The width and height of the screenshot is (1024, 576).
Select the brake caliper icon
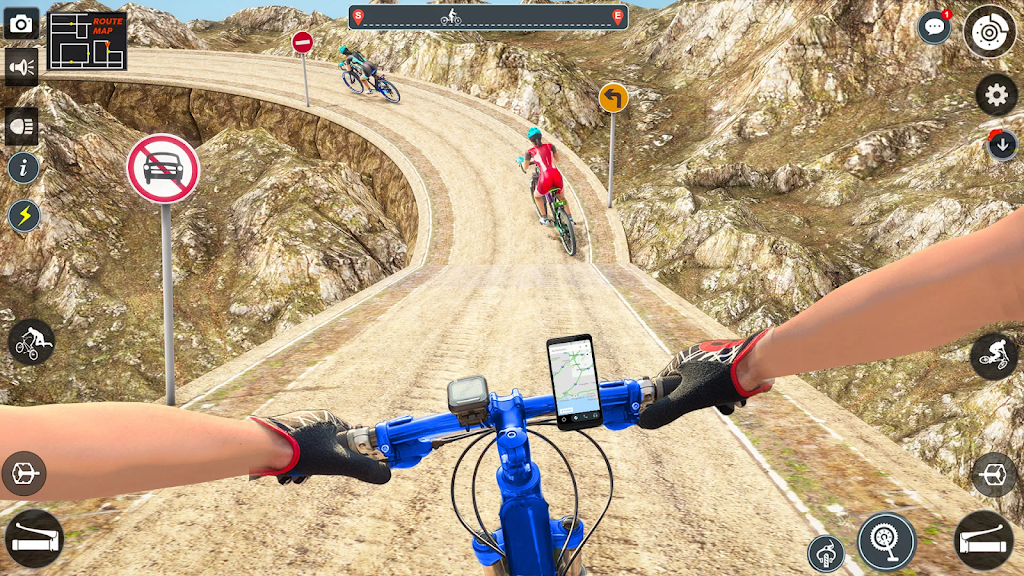pos(826,553)
